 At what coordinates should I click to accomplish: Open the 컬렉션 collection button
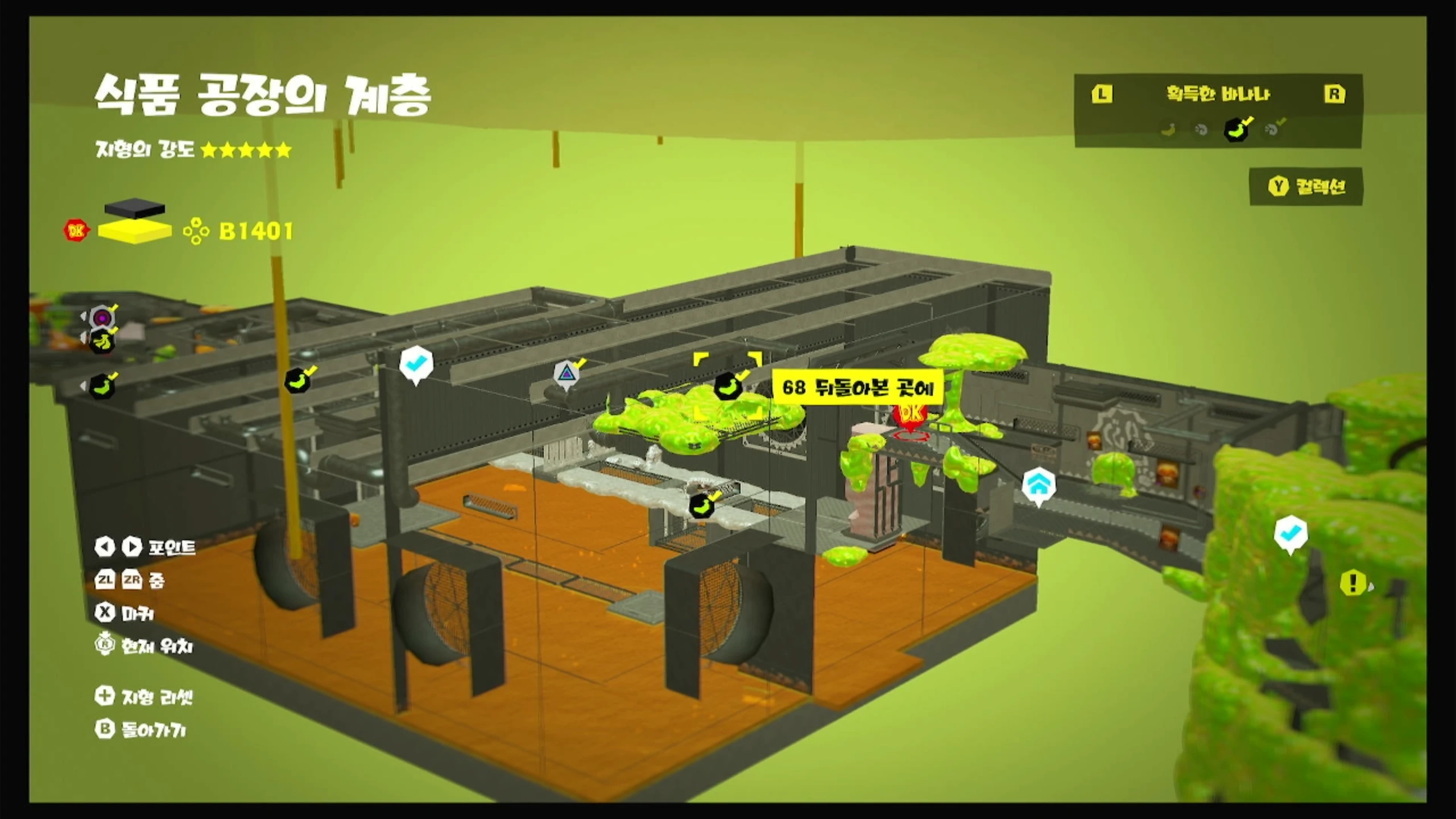tap(1306, 187)
